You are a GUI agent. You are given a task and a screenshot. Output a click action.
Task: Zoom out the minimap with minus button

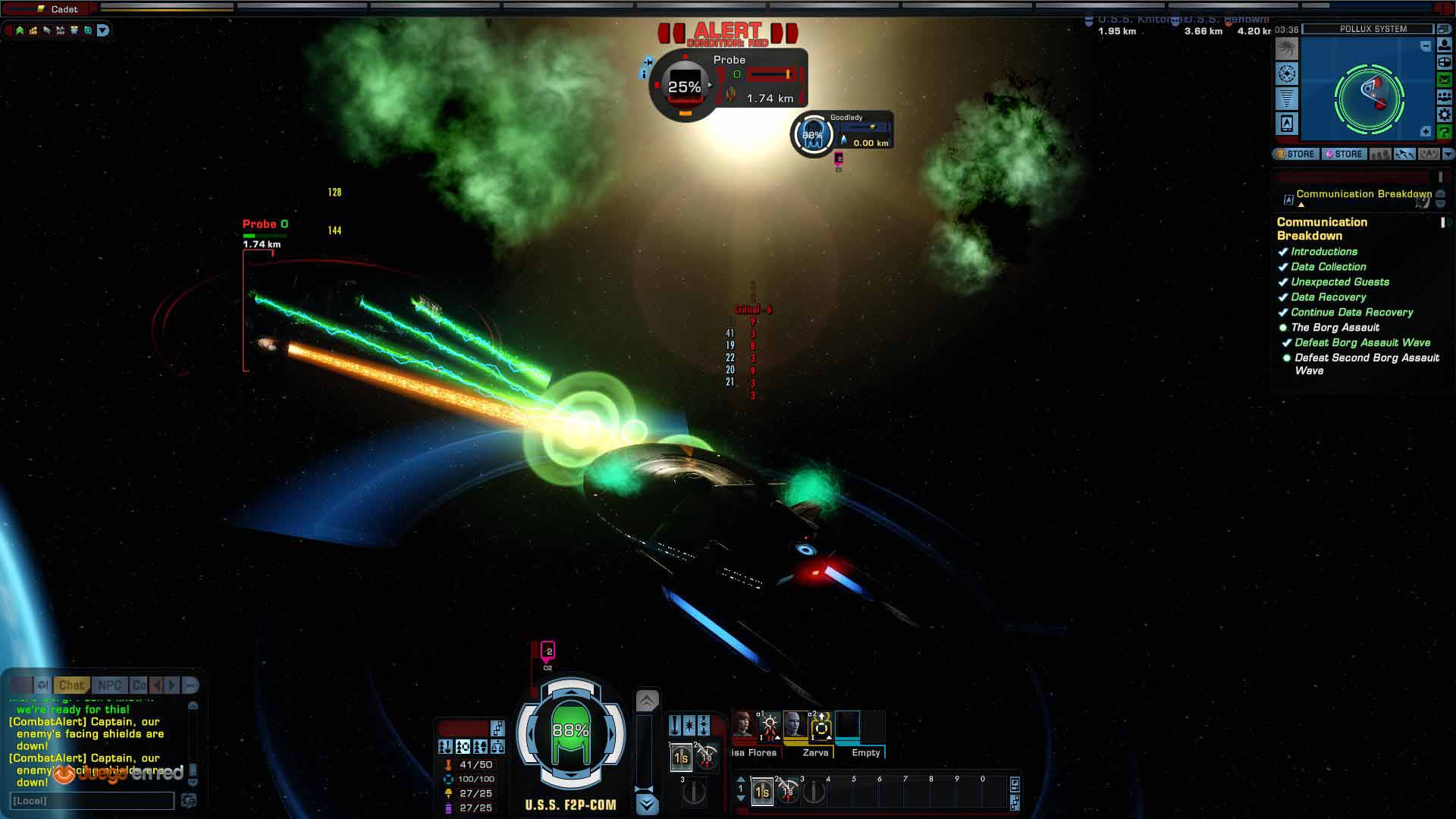pyautogui.click(x=1425, y=46)
